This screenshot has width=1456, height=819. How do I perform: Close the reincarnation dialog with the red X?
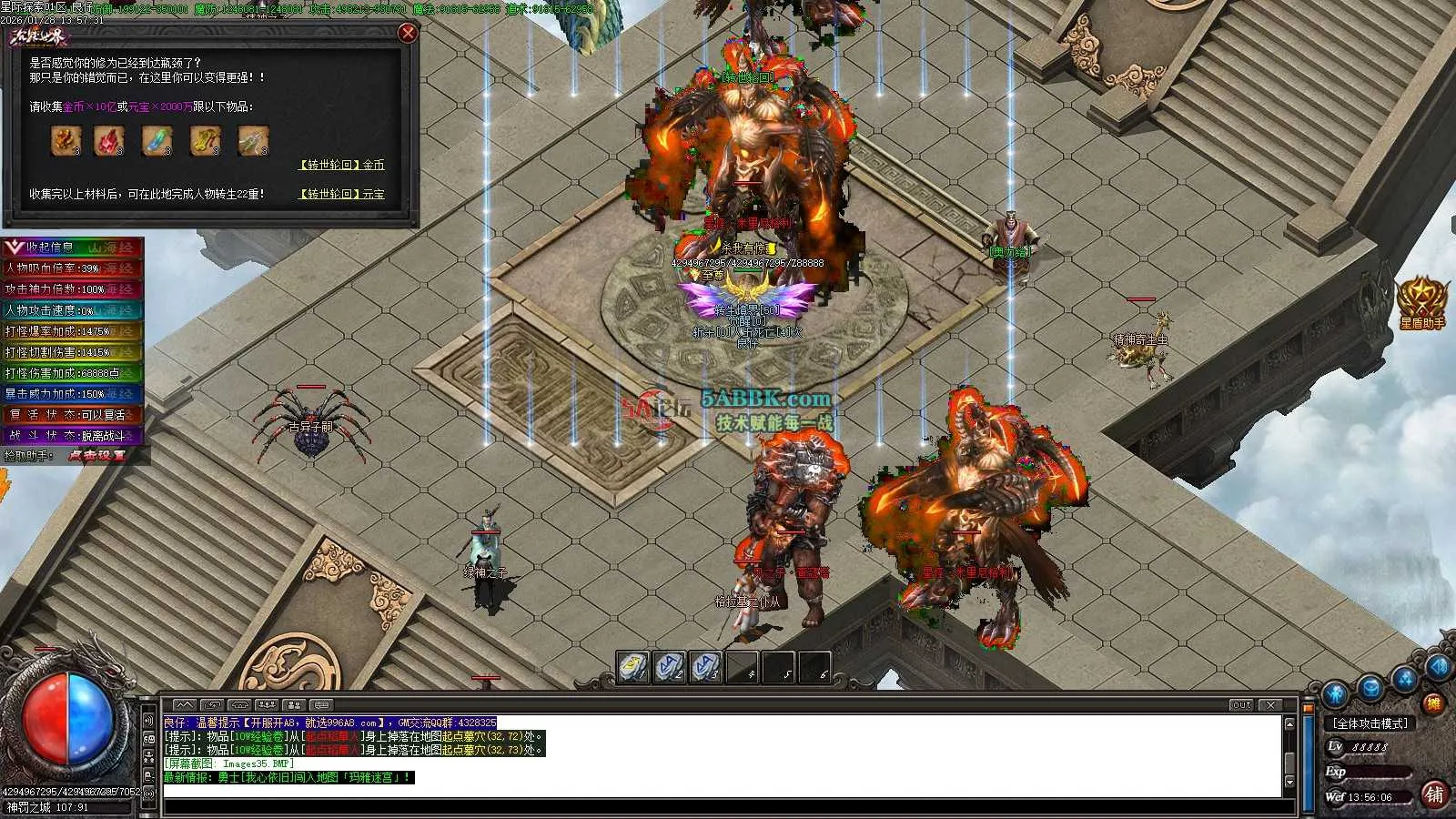pos(408,33)
